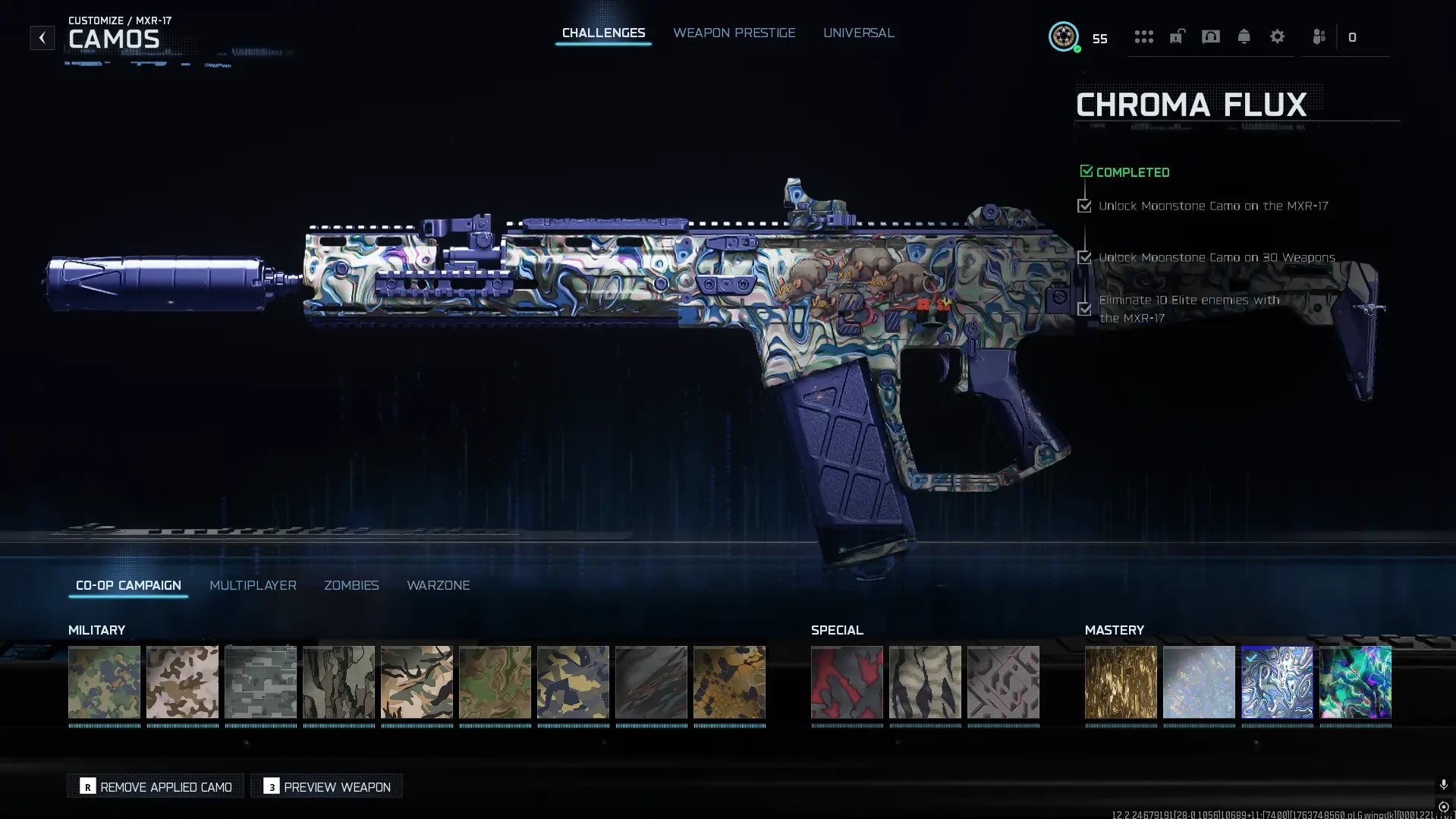Click Remove Applied Camo
The height and width of the screenshot is (819, 1456).
[x=156, y=786]
